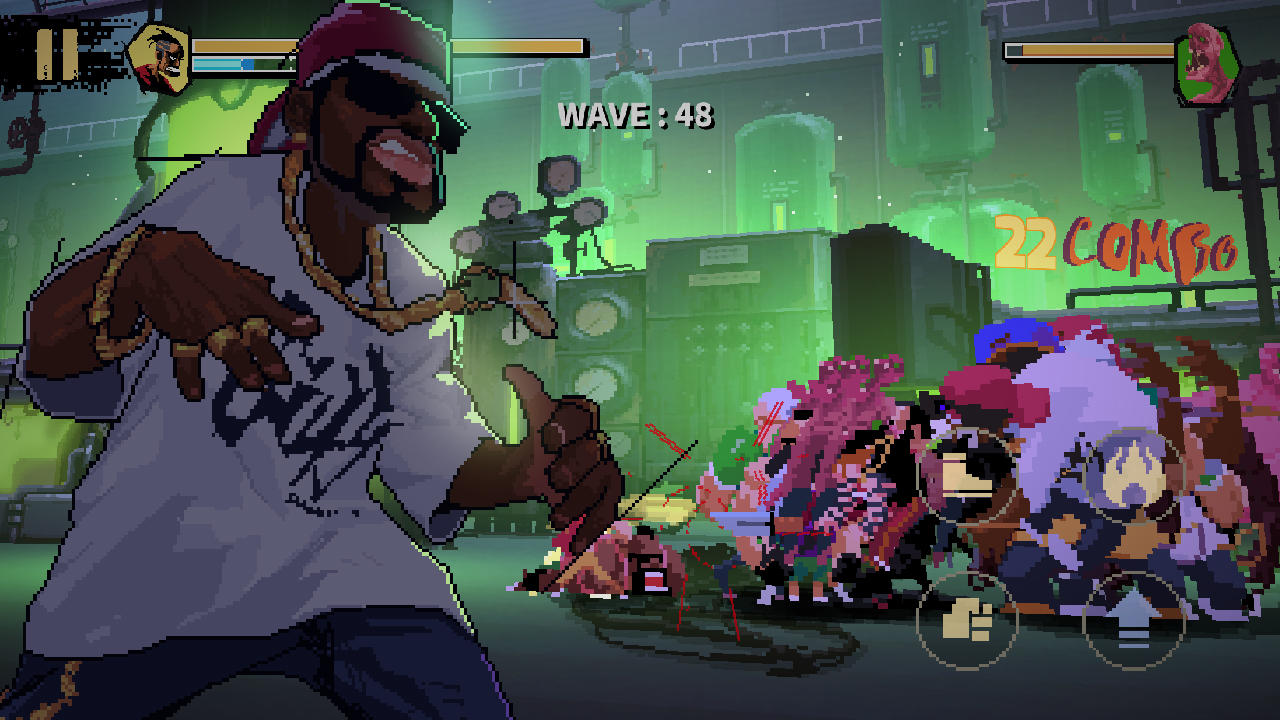The image size is (1280, 720).
Task: Click the "WAVE : 48" indicator
Action: point(637,116)
